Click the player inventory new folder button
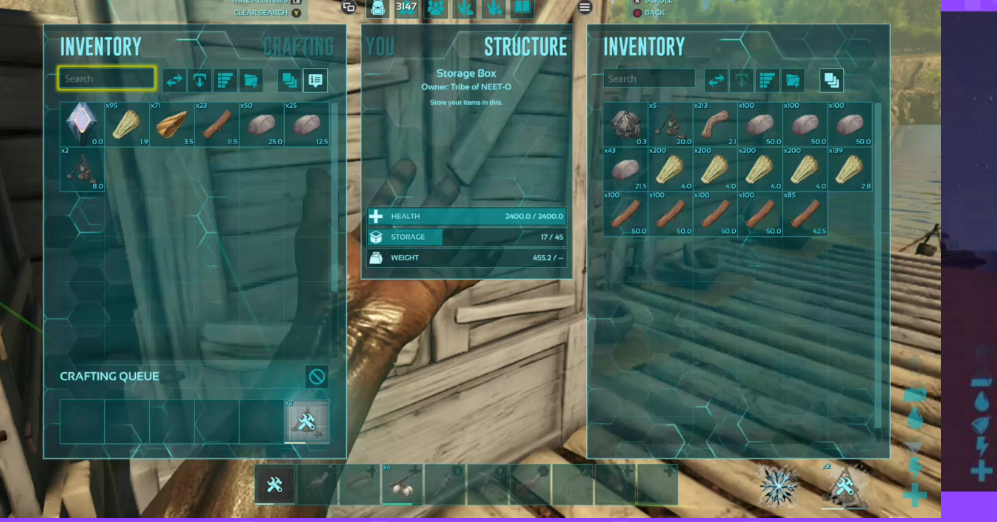Viewport: 997px width, 522px height. point(251,80)
